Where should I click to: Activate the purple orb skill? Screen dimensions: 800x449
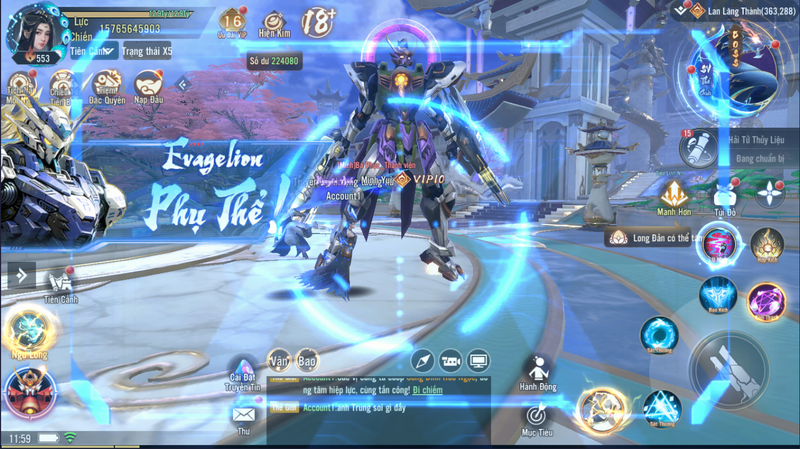766,301
